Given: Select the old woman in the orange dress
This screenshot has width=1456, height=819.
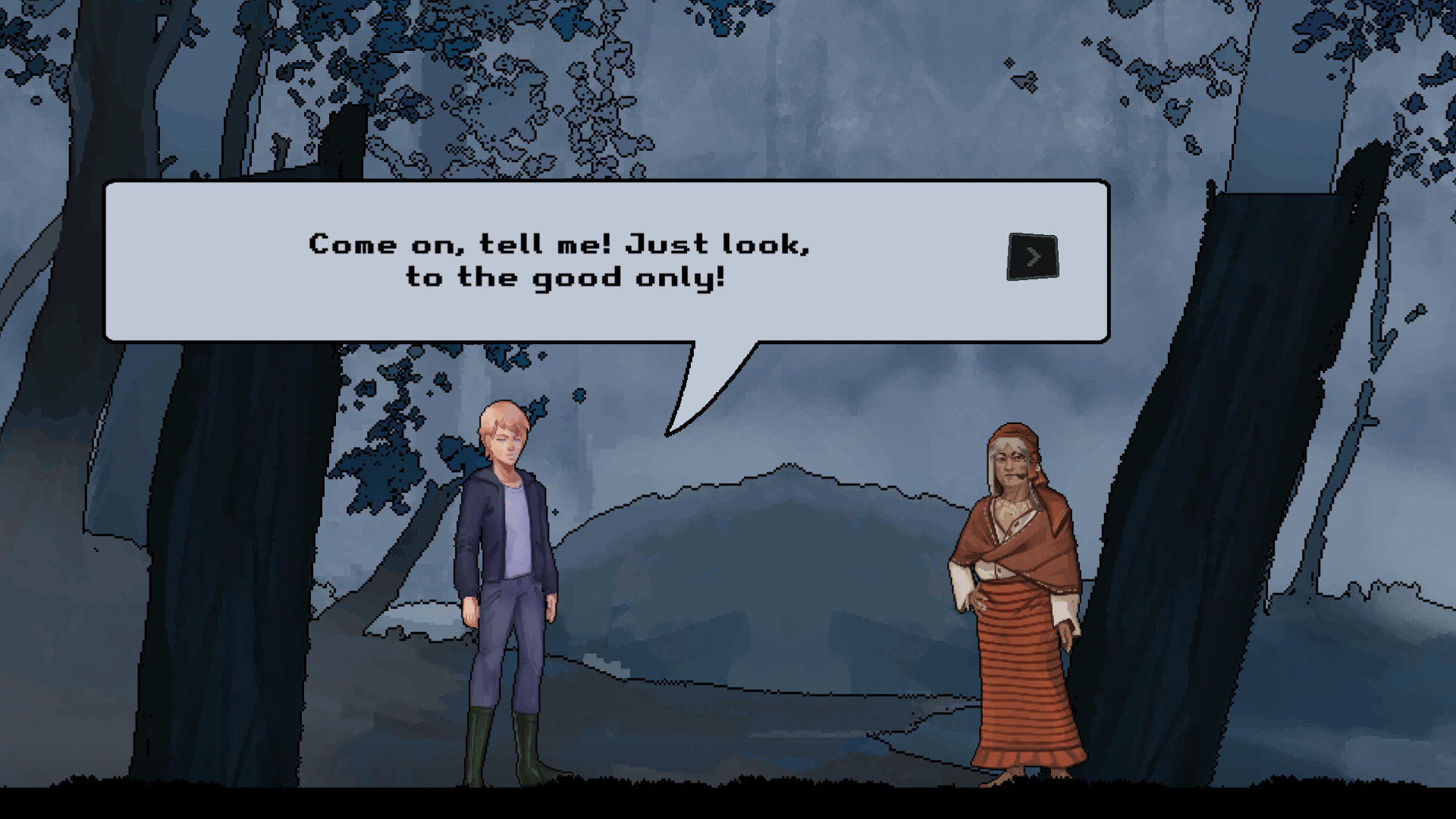Looking at the screenshot, I should [x=1020, y=607].
